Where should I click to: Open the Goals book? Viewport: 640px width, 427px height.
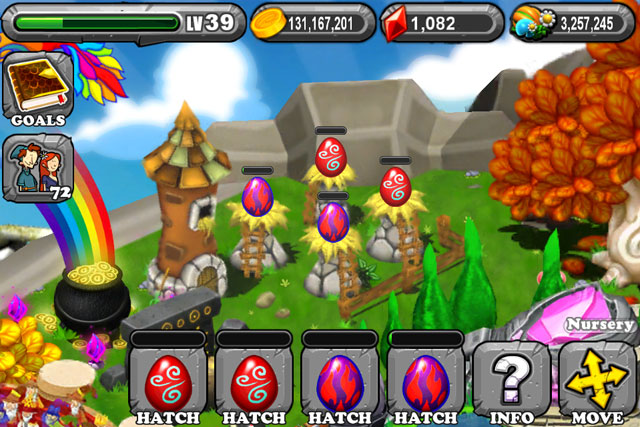pos(38,92)
